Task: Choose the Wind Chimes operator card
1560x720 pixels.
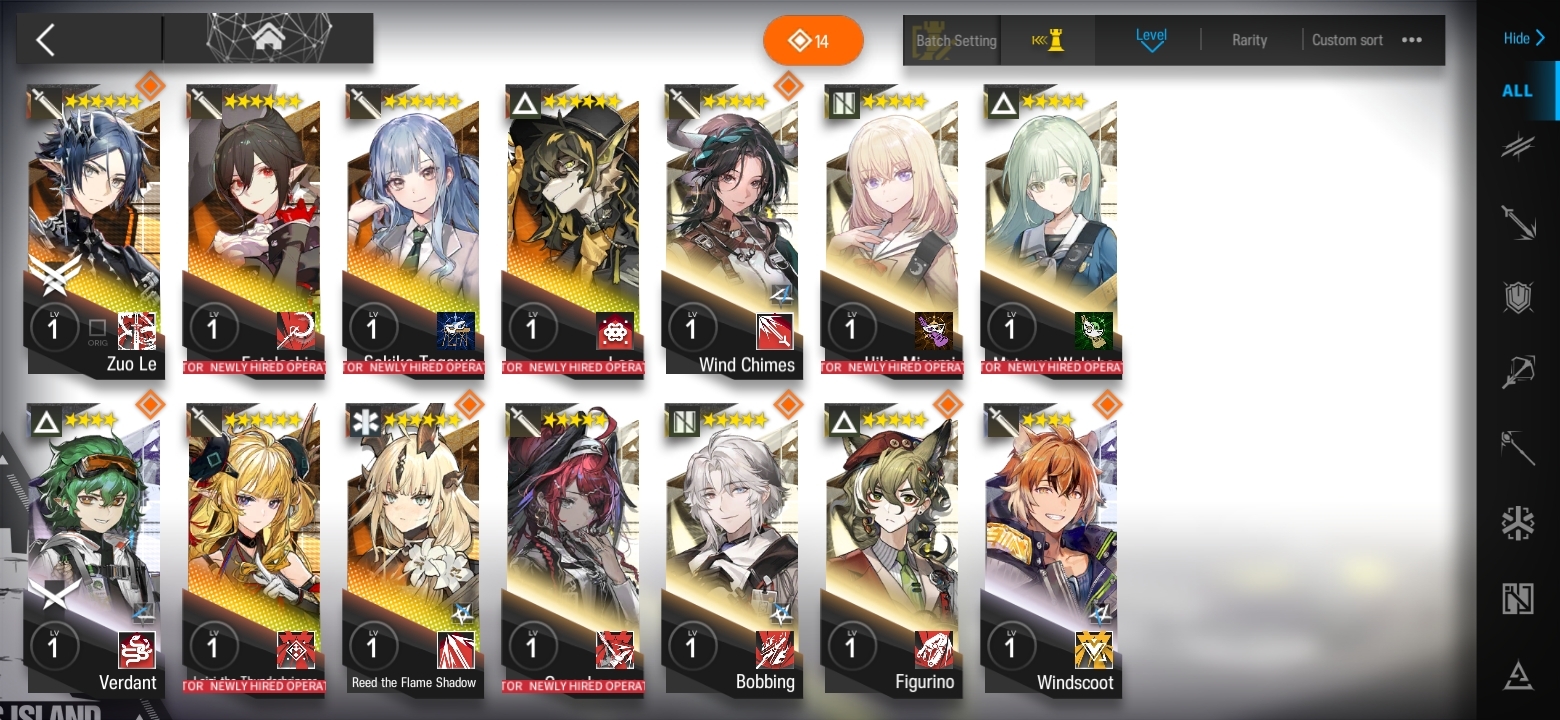Action: [733, 230]
